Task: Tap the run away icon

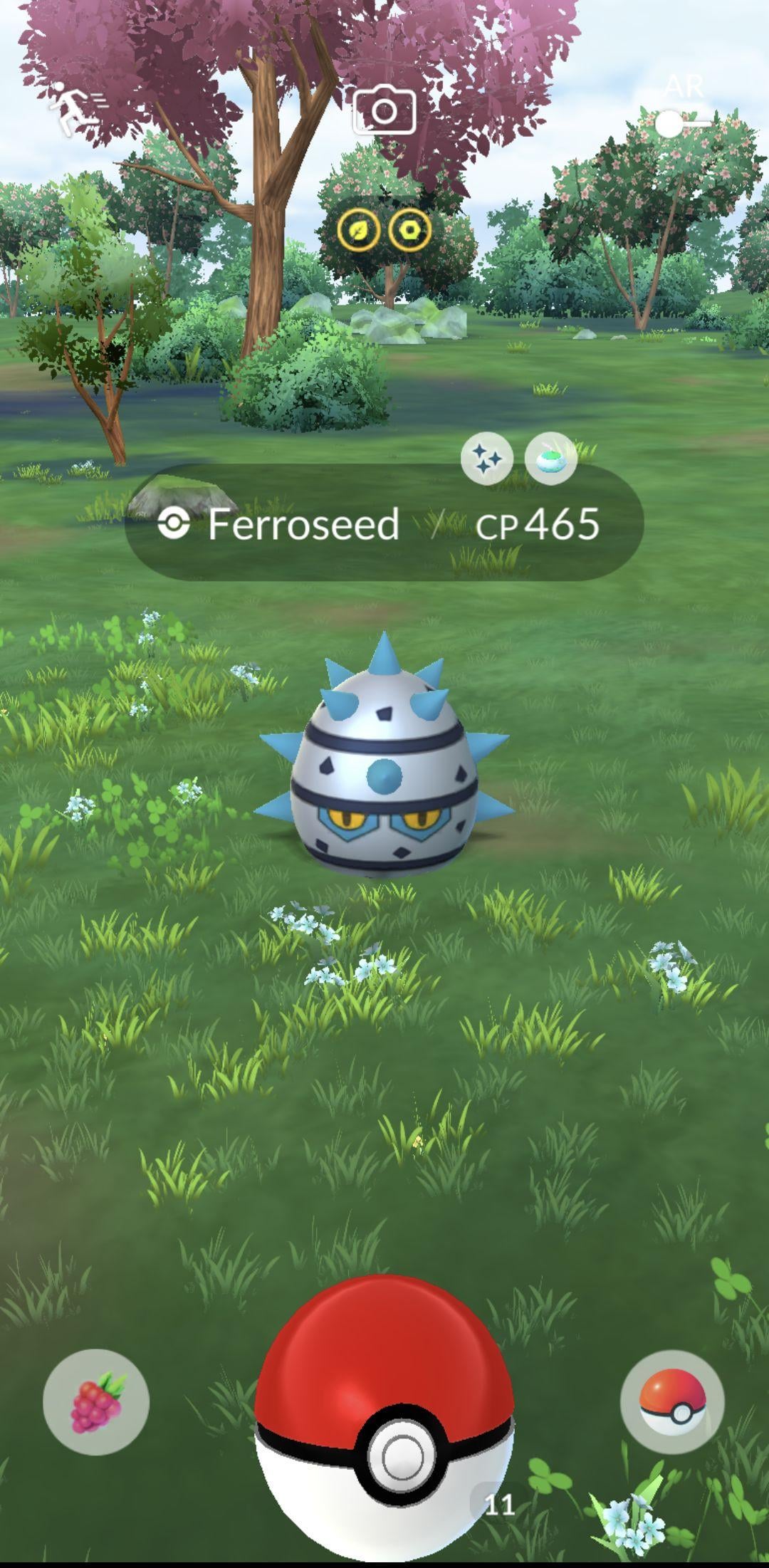Action: (x=77, y=108)
